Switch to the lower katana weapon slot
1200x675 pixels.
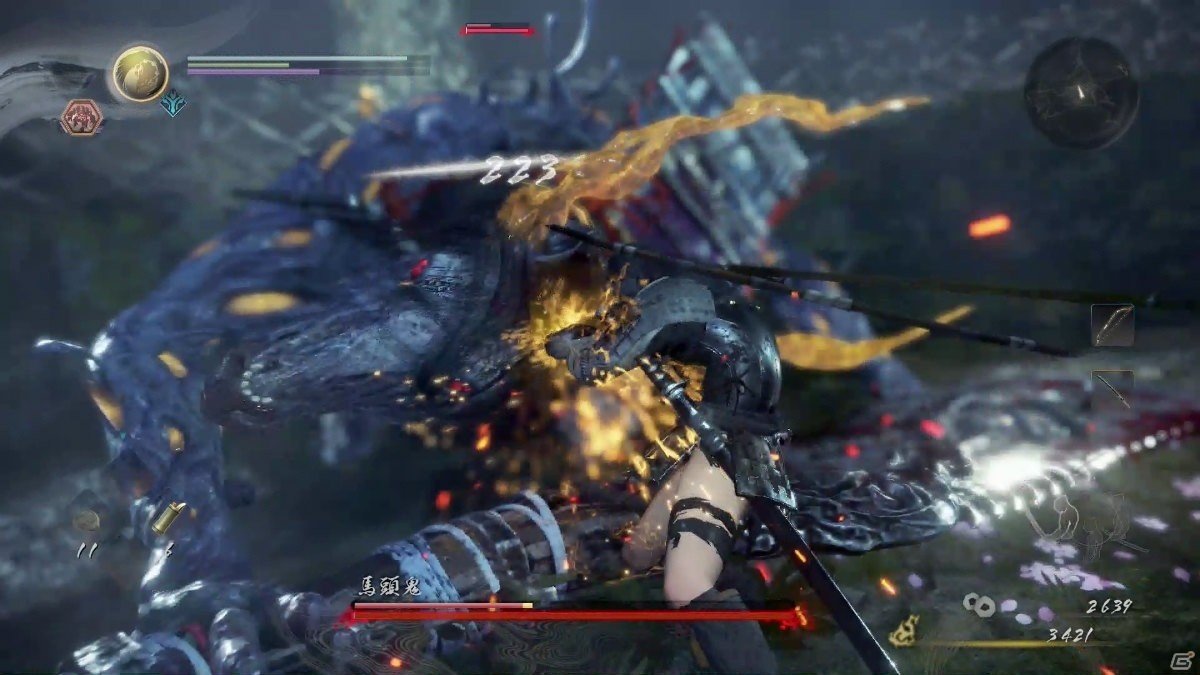[x=1112, y=389]
